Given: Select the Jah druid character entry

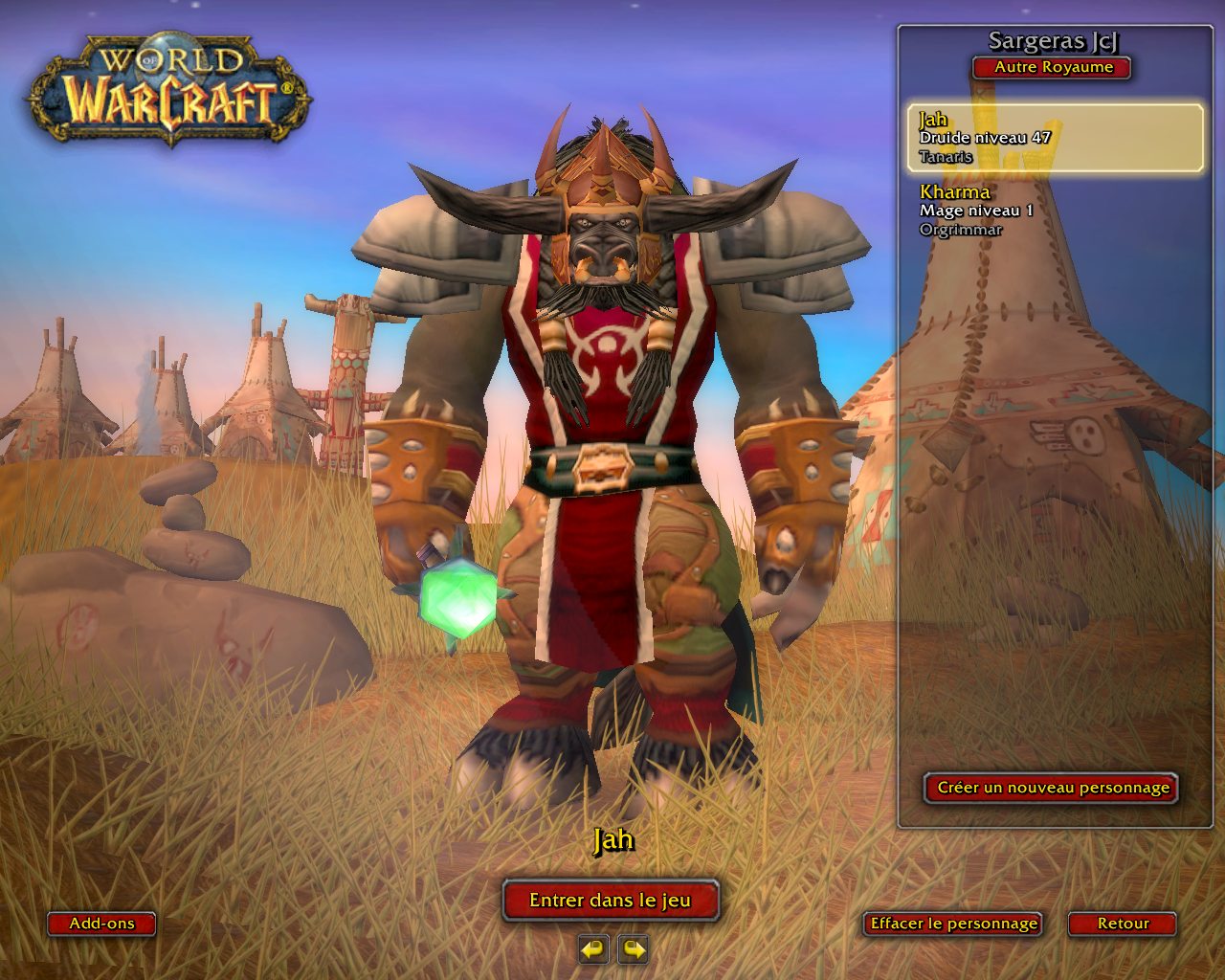Looking at the screenshot, I should [x=1055, y=138].
